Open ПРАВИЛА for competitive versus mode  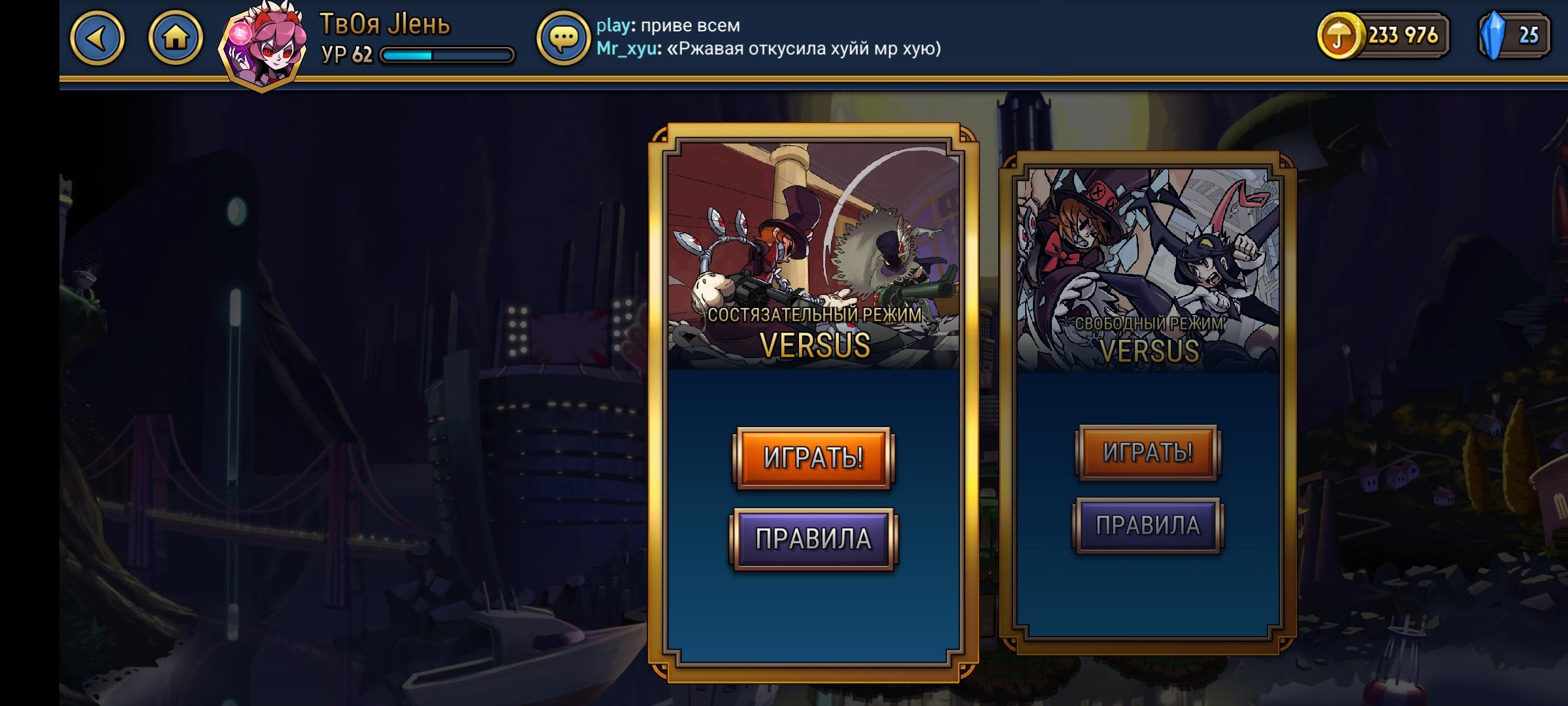(813, 538)
